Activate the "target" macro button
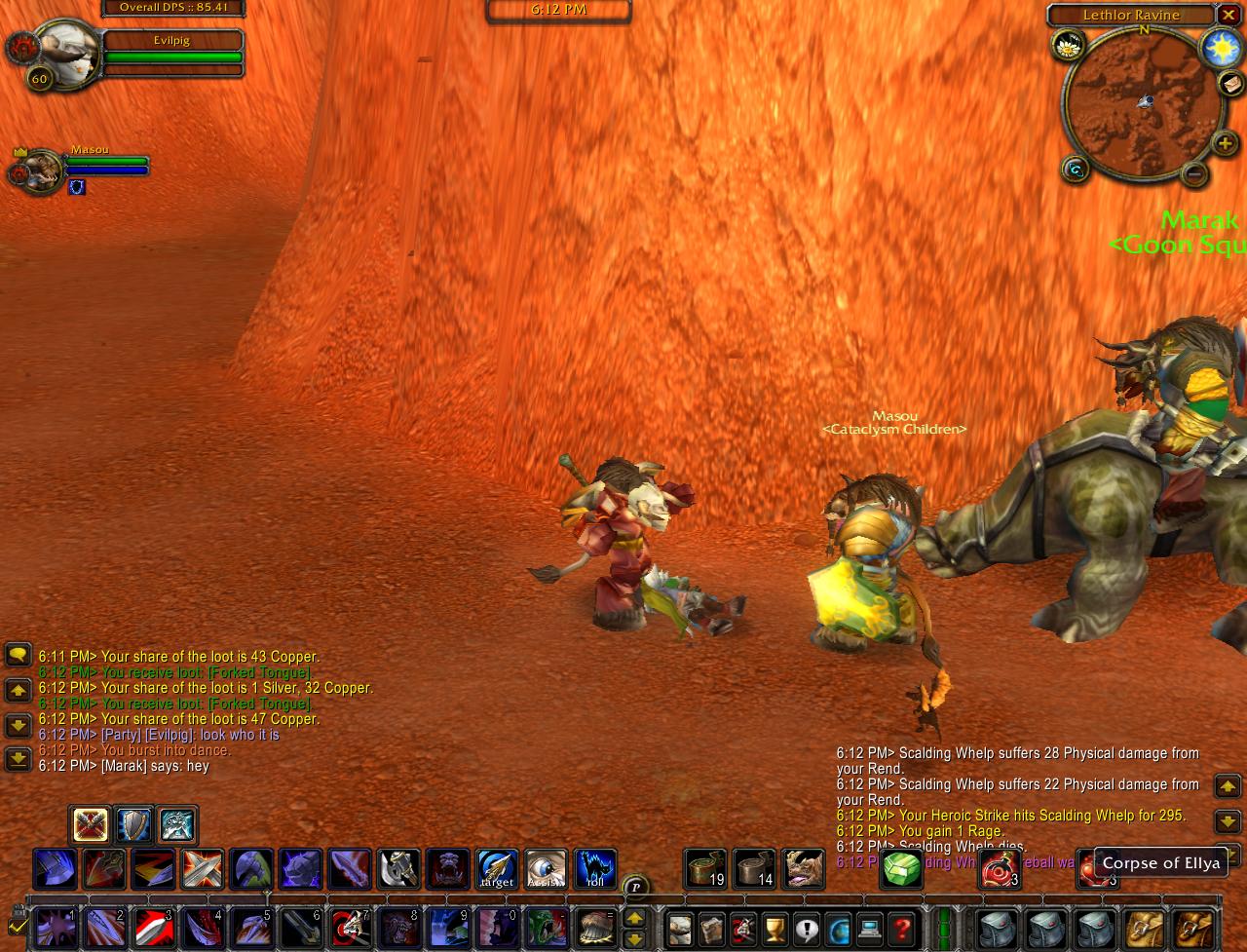The height and width of the screenshot is (952, 1247). (x=497, y=868)
